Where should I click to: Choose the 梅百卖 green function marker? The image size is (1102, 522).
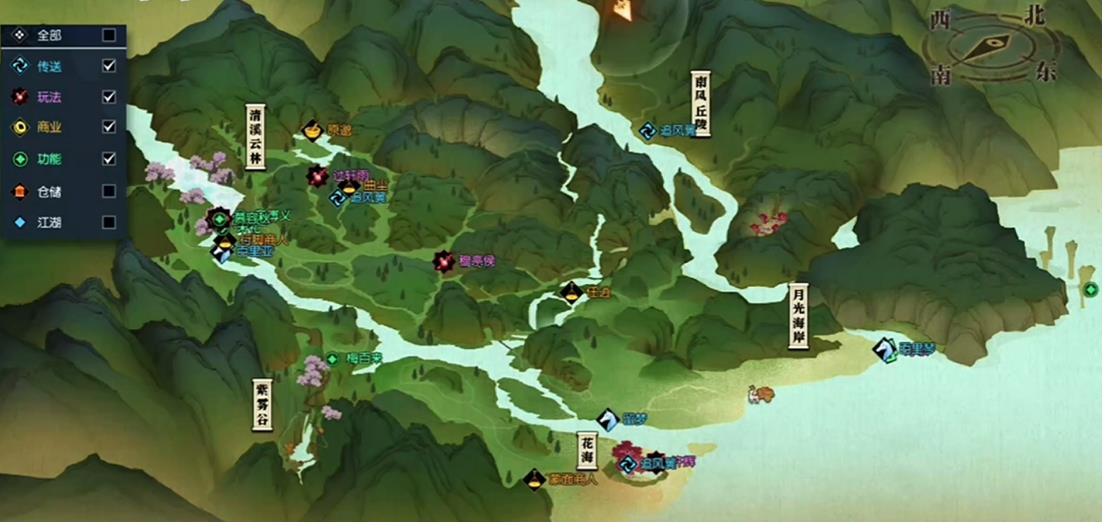coord(332,358)
